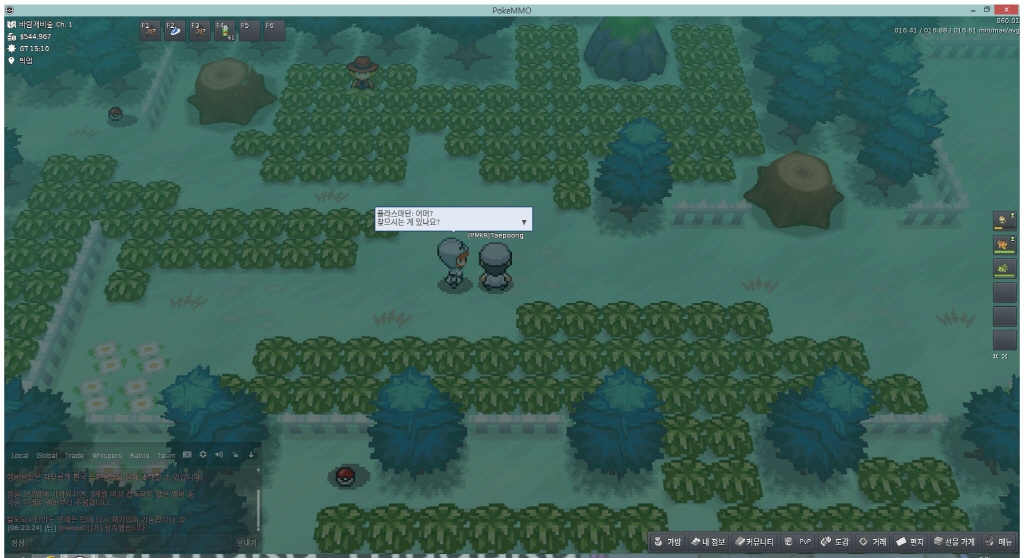Open the 커뮤니티 community menu
The image size is (1024, 558).
756,542
